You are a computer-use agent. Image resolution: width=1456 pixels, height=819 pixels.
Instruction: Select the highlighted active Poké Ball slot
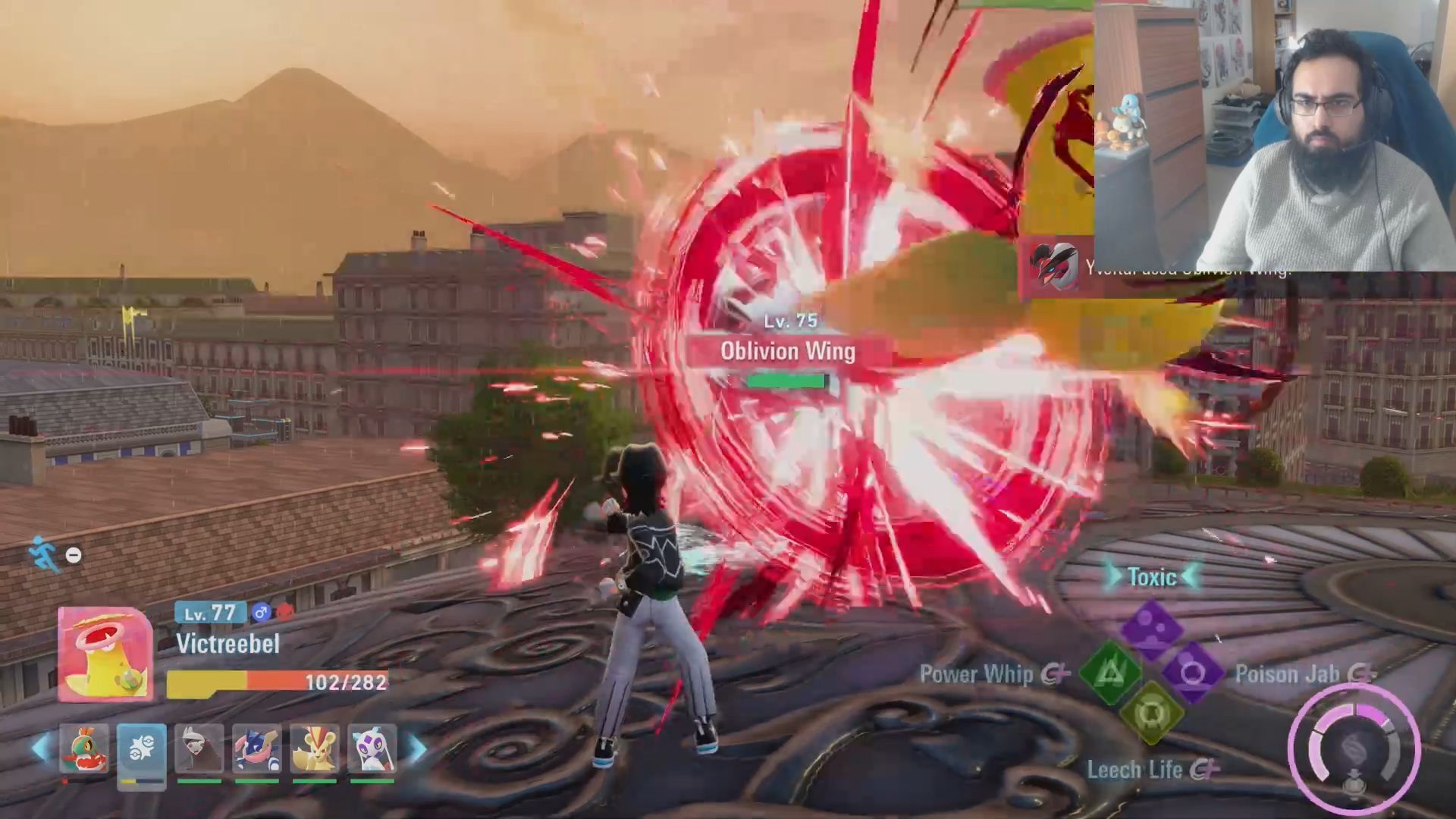pos(141,749)
